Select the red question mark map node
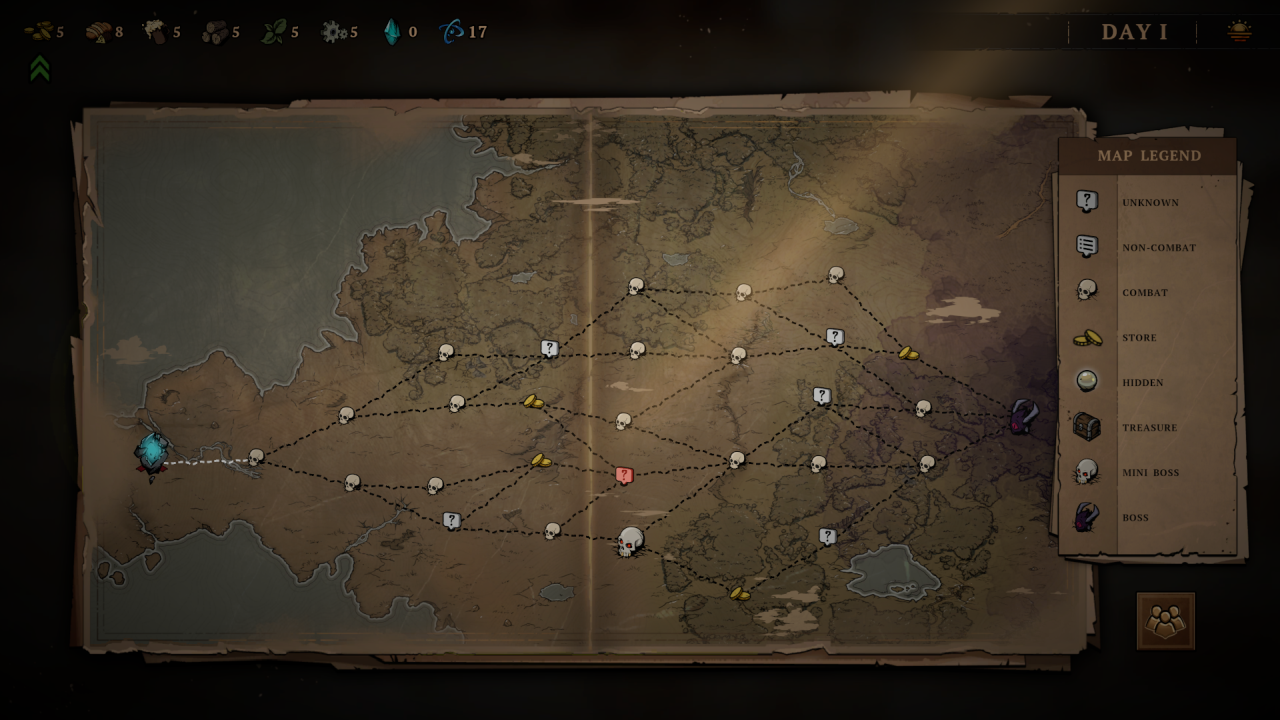 [x=625, y=475]
